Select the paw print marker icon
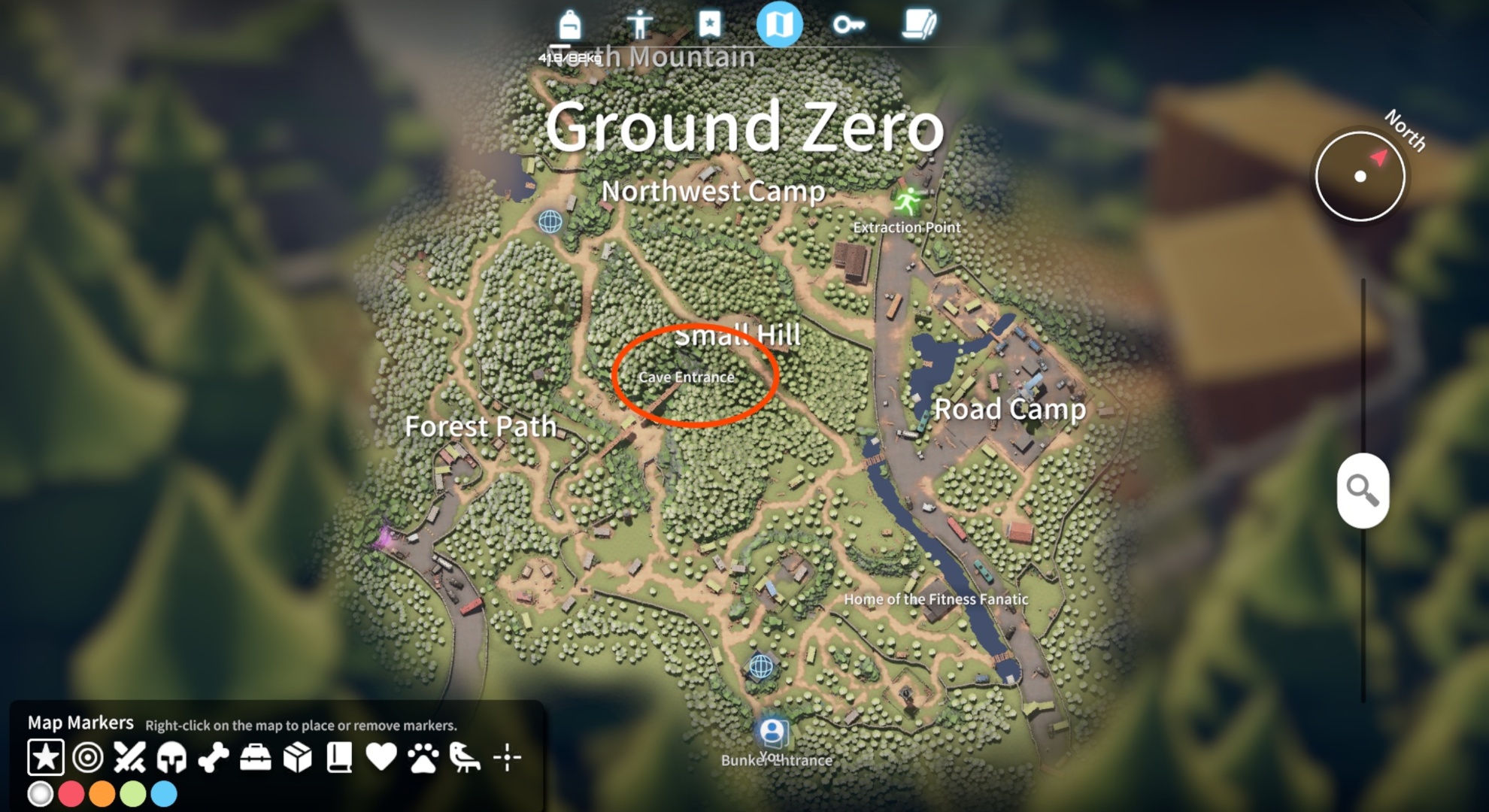Viewport: 1489px width, 812px height. [x=423, y=759]
